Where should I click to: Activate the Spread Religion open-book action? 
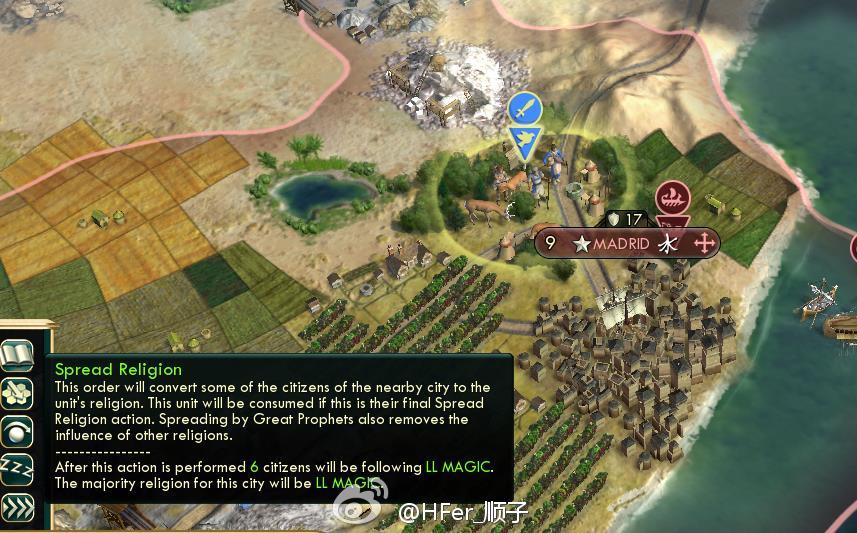17,355
